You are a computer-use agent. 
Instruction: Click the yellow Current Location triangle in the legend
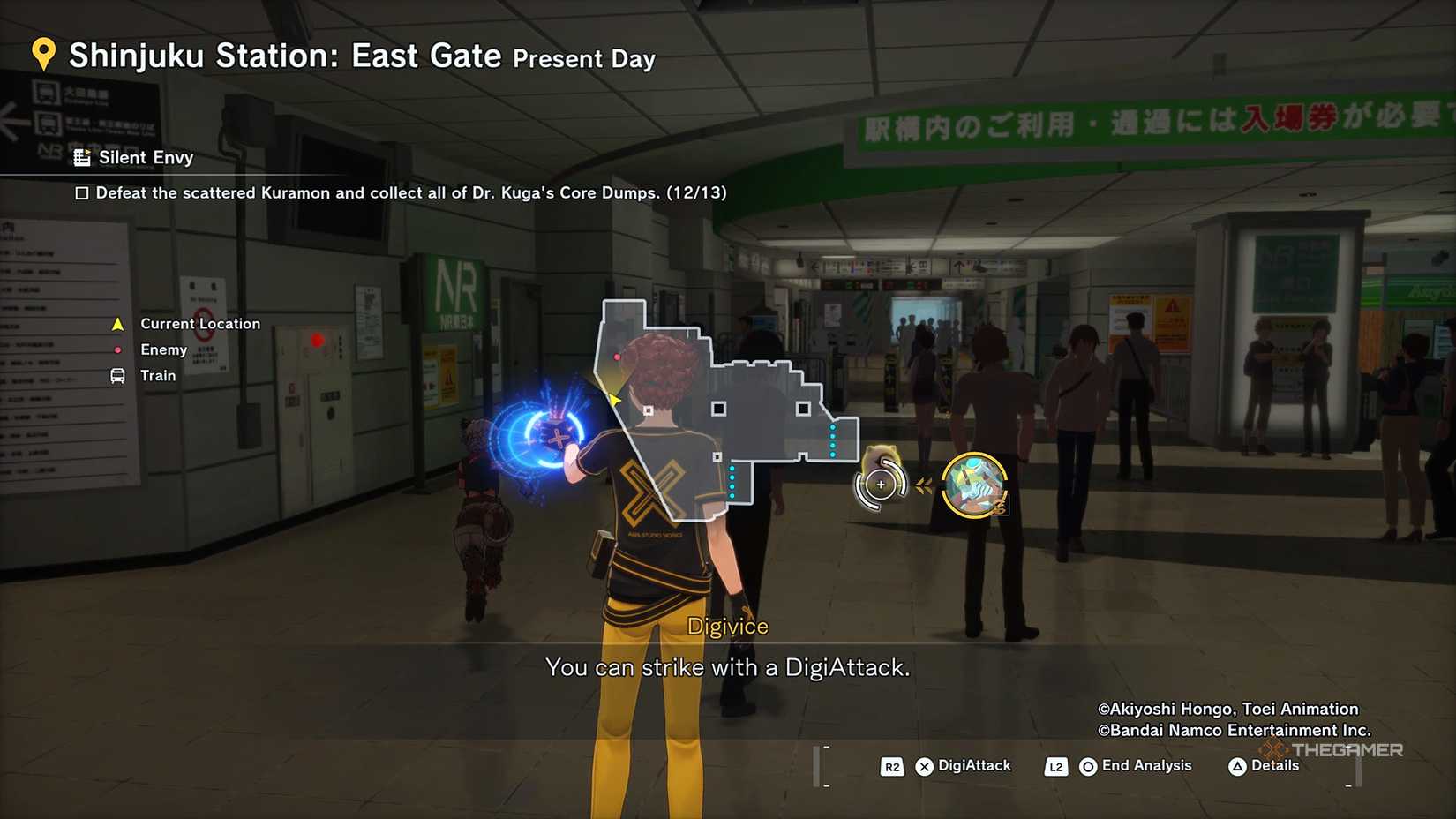coord(116,323)
